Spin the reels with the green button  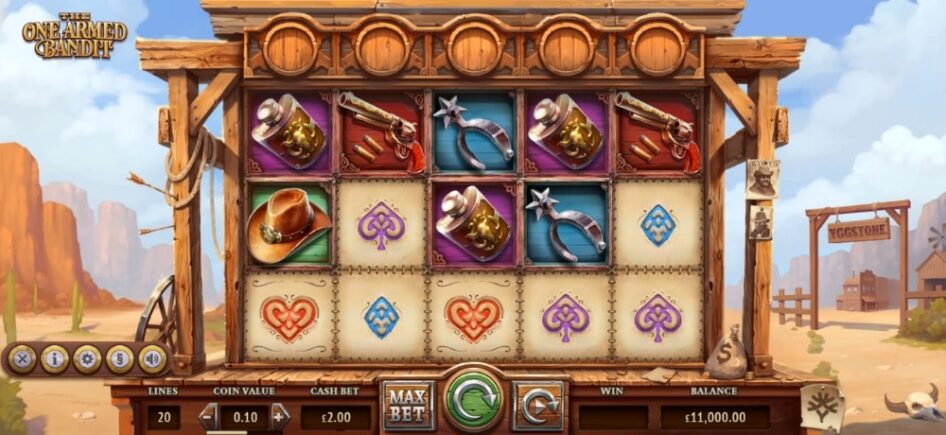(x=473, y=402)
